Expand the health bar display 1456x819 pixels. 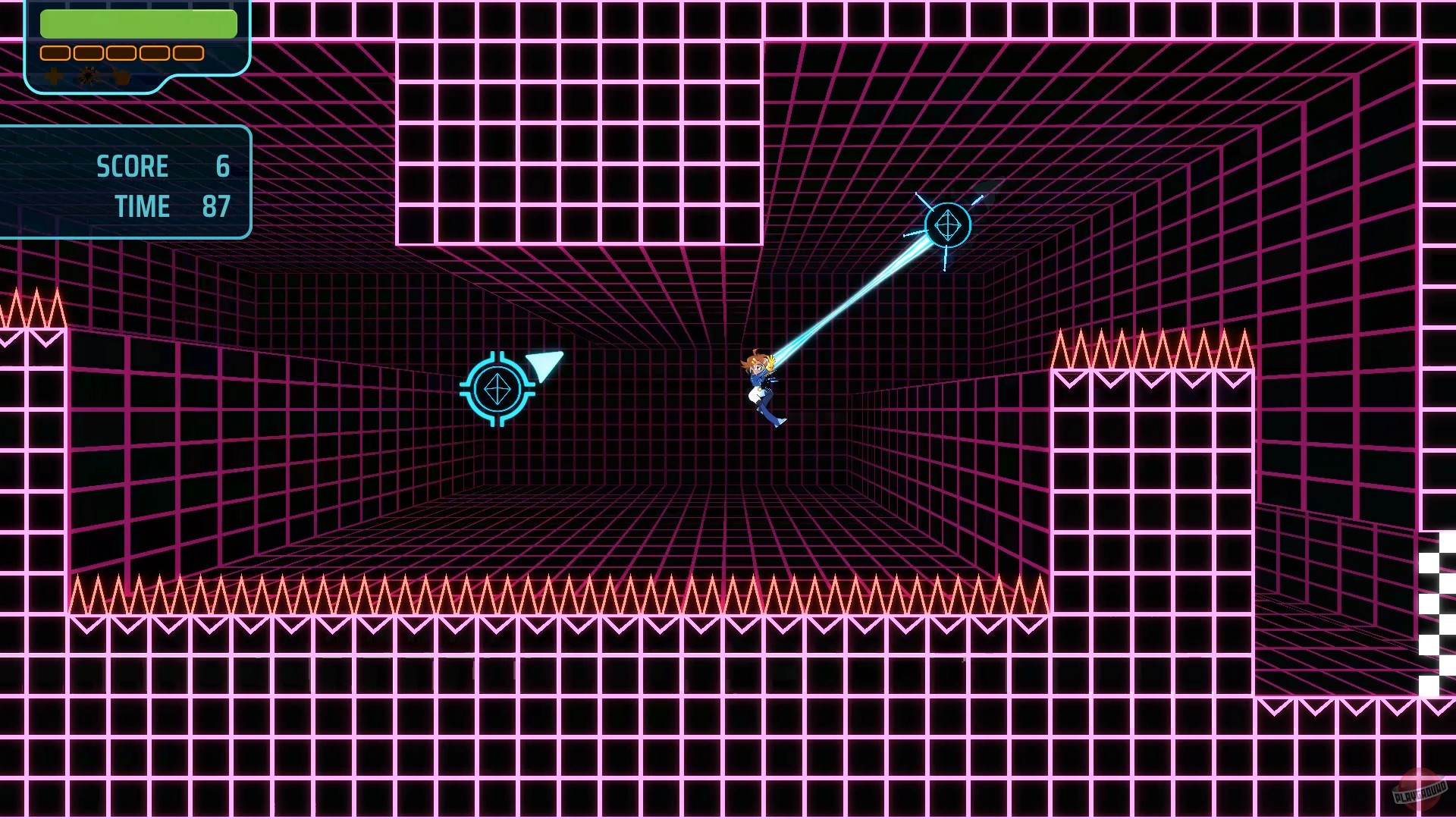[x=138, y=23]
